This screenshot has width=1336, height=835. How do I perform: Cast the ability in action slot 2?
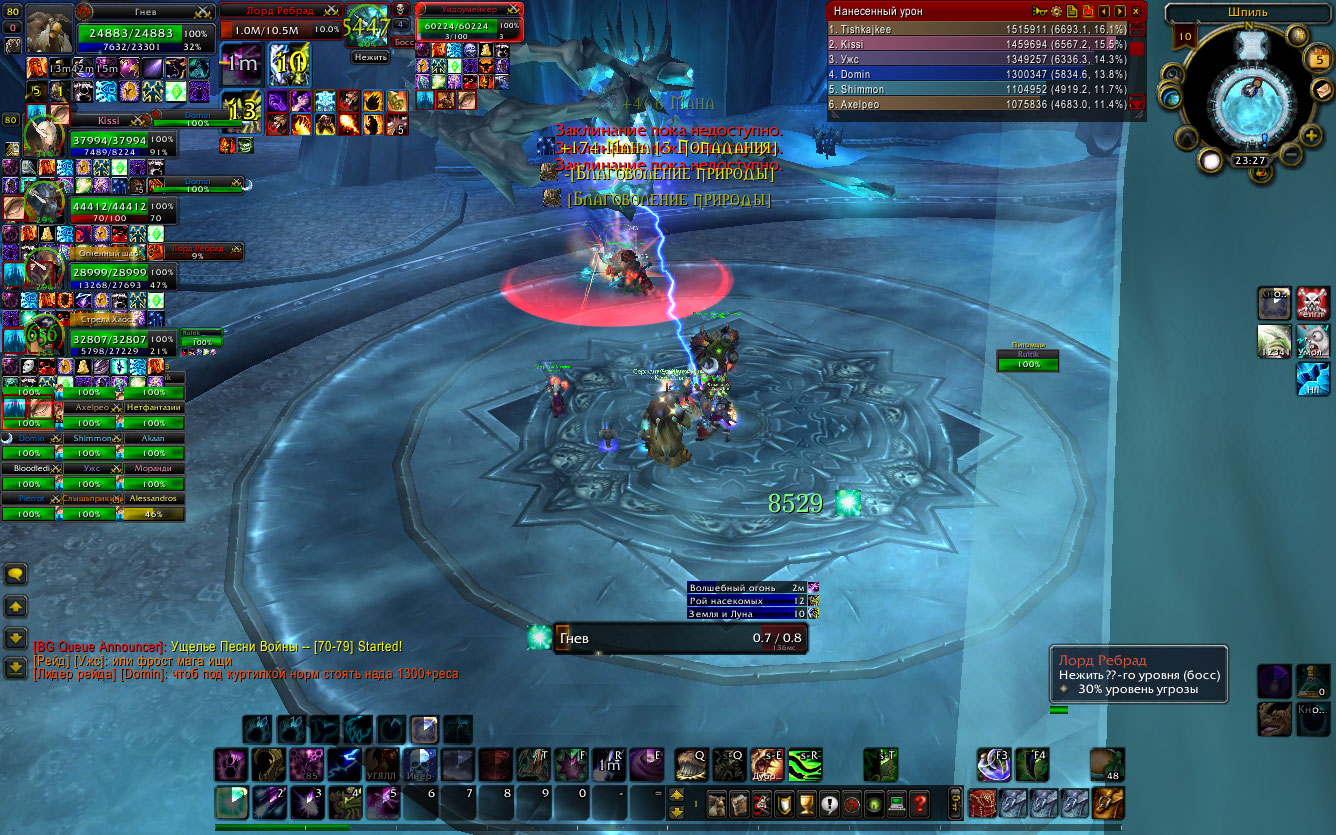coord(268,803)
